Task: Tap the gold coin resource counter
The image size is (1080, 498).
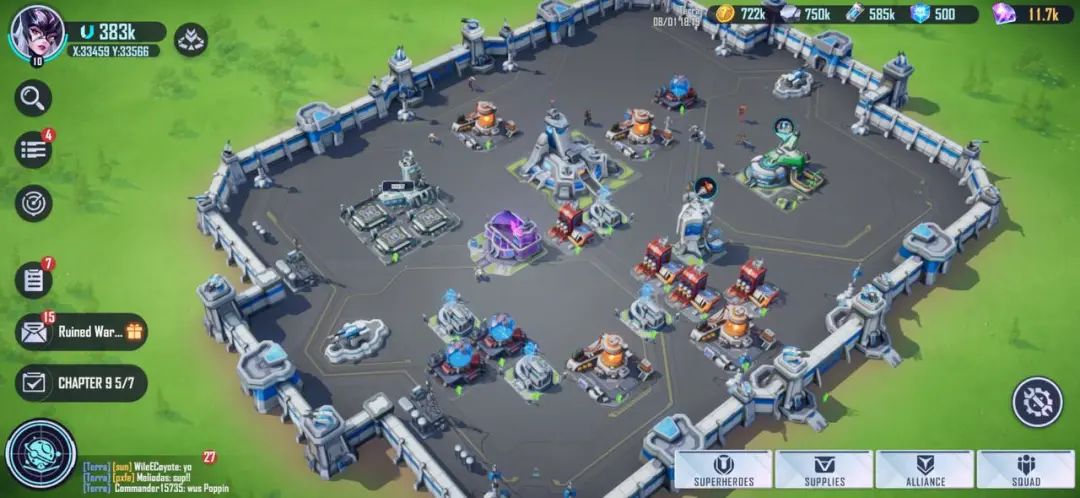Action: click(x=742, y=14)
